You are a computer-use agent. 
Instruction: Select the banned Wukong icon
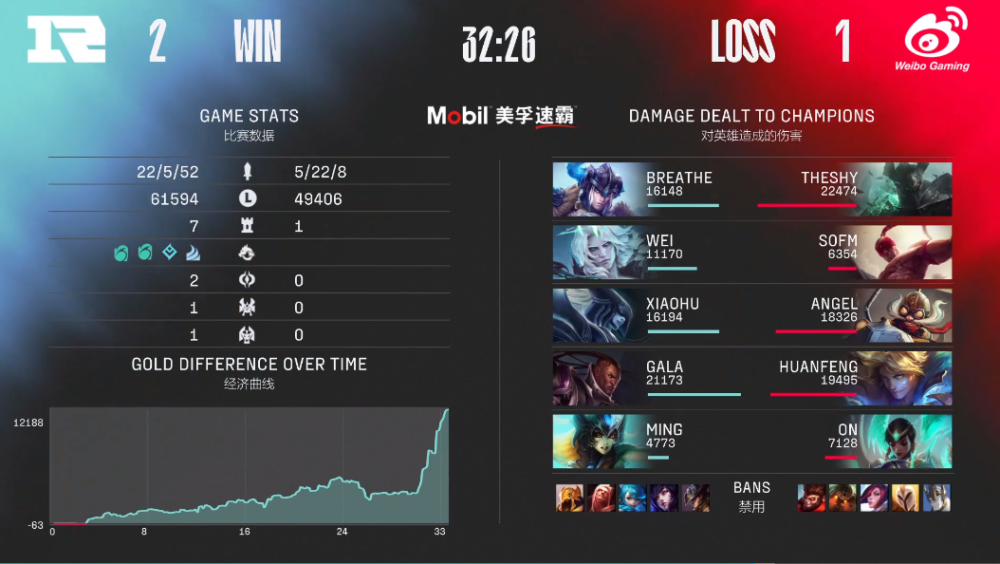point(811,498)
